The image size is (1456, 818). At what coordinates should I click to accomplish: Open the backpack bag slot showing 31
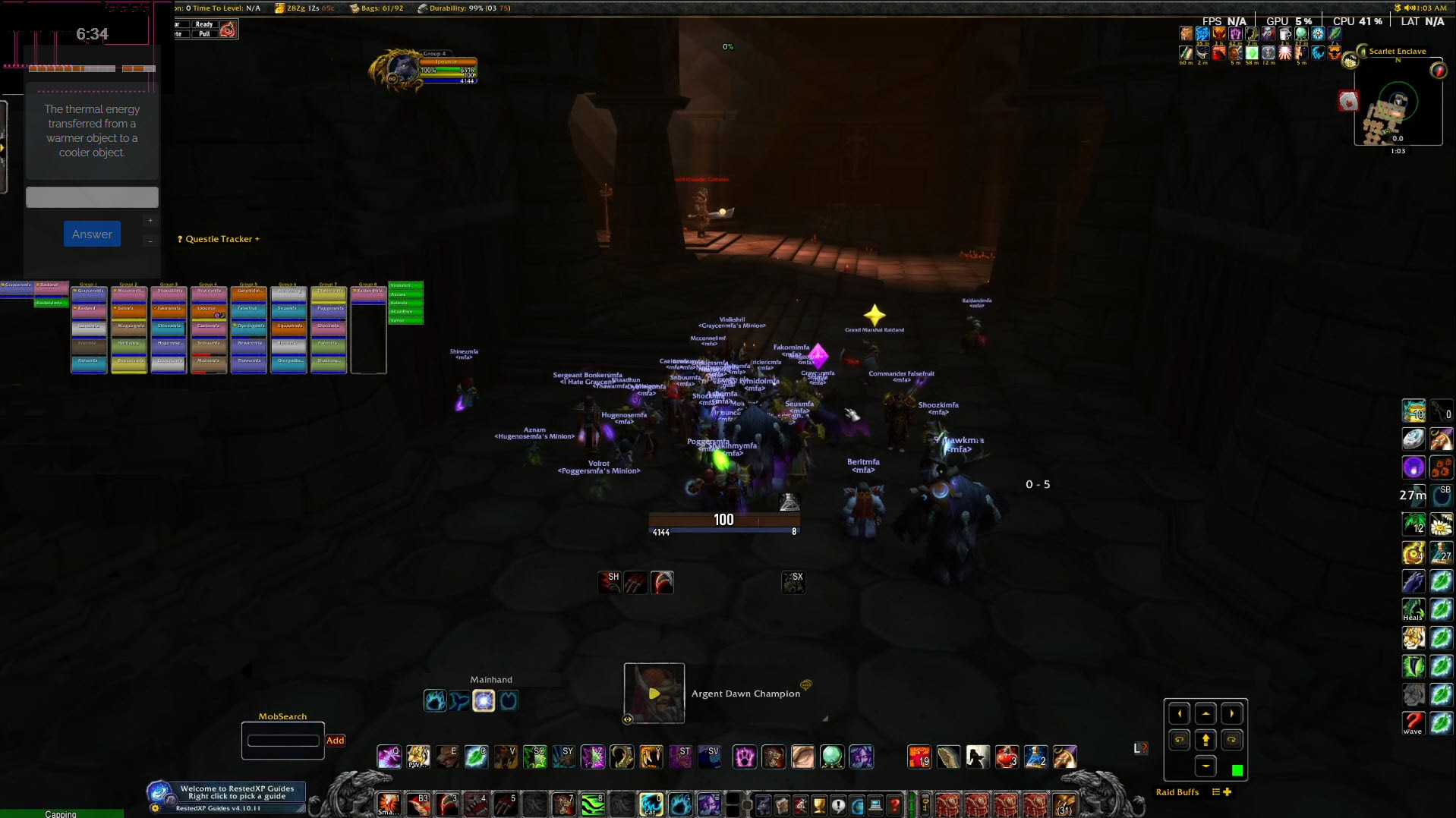point(1064,804)
